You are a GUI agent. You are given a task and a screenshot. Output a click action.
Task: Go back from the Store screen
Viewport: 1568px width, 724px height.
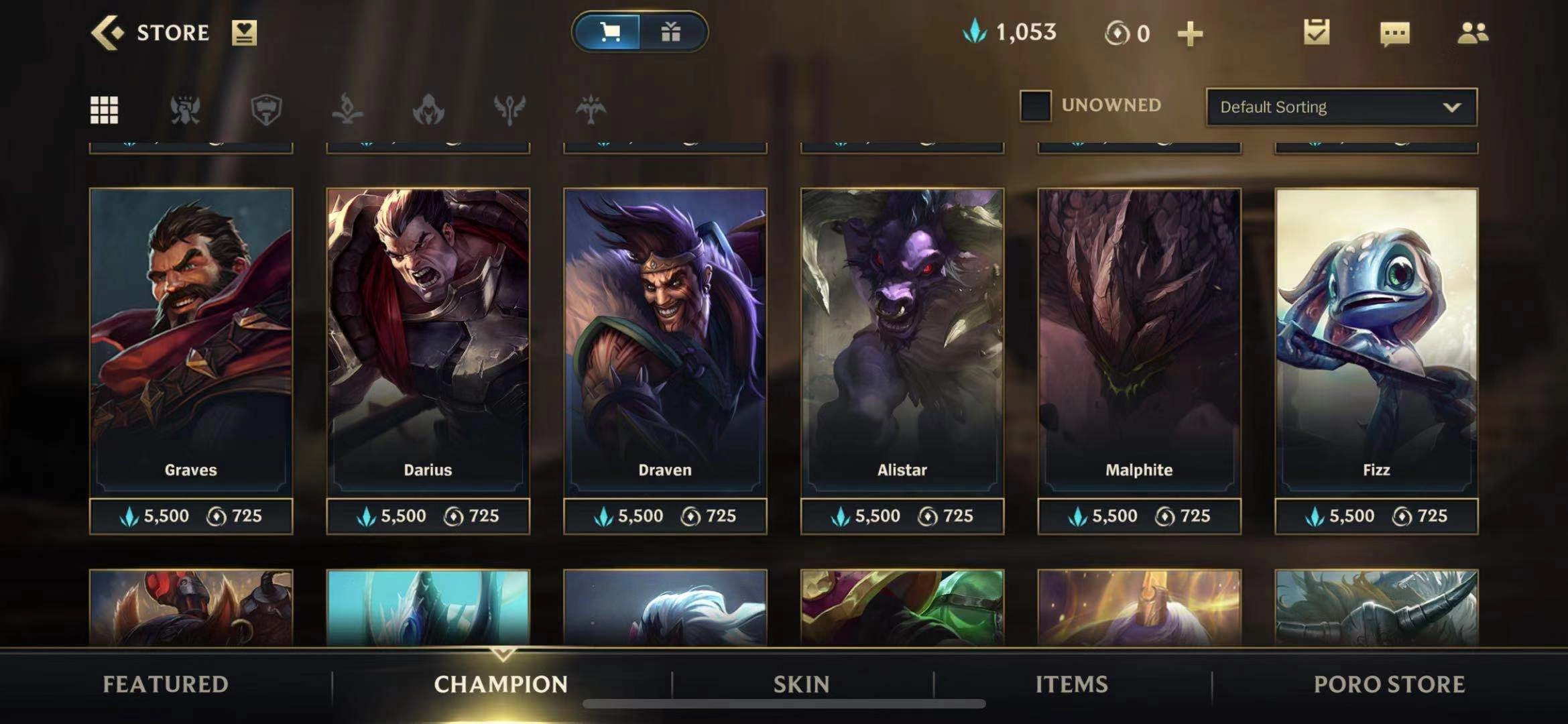coord(107,33)
